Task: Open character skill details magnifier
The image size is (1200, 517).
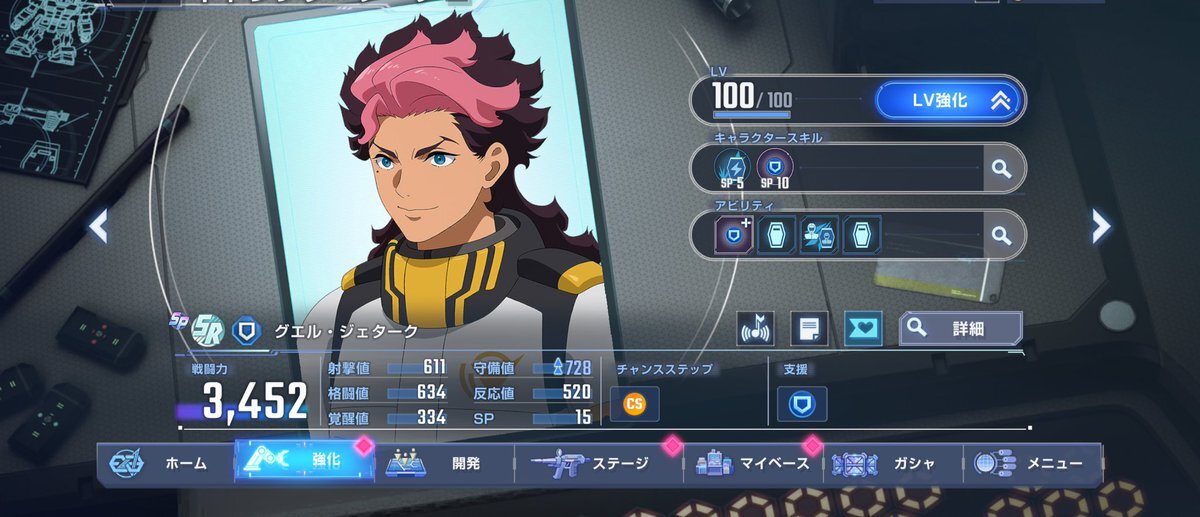Action: (x=1001, y=168)
